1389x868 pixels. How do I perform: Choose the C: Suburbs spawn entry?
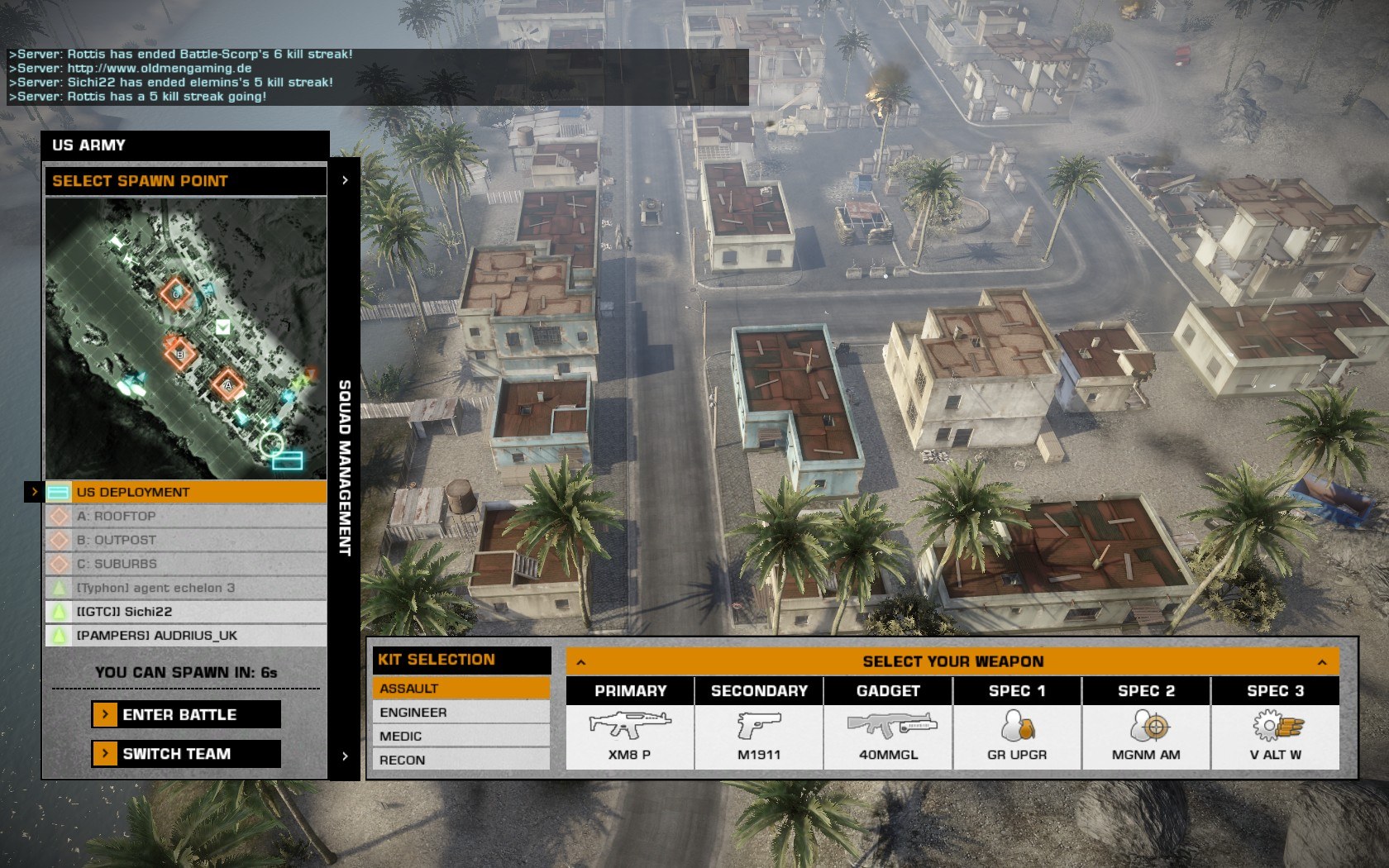(x=186, y=564)
